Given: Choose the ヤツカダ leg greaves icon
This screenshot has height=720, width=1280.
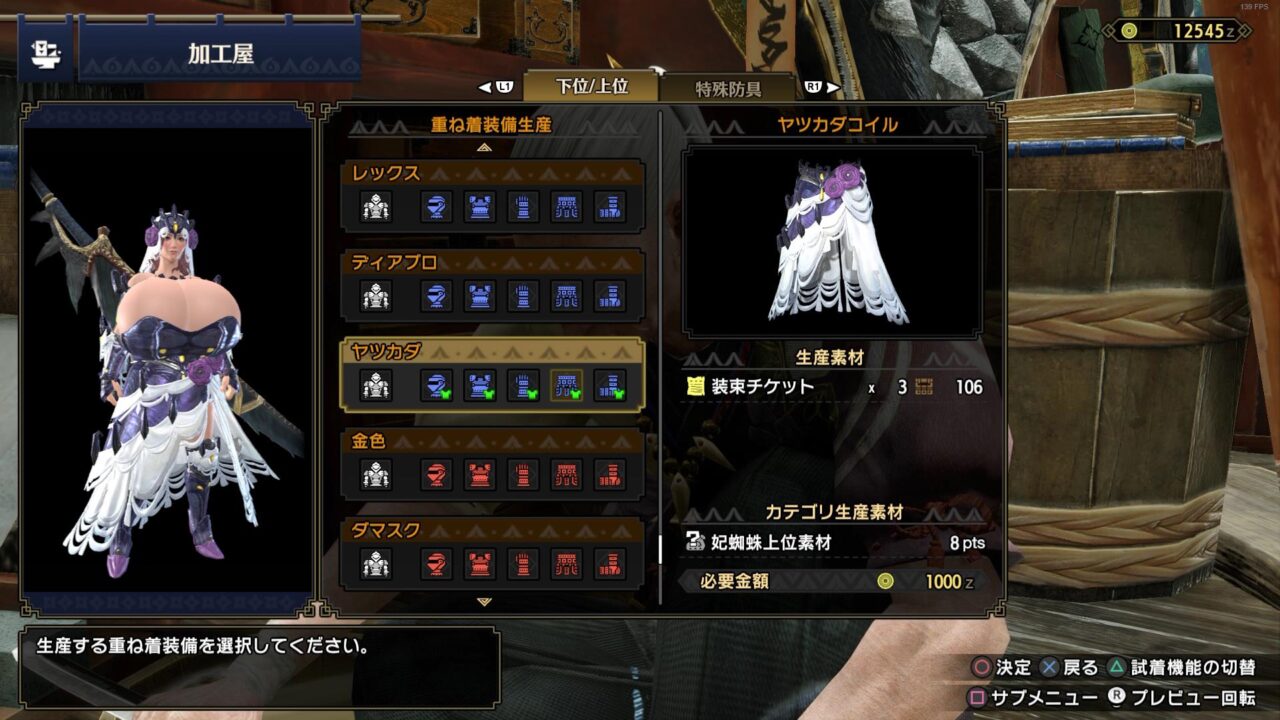Looking at the screenshot, I should 610,385.
